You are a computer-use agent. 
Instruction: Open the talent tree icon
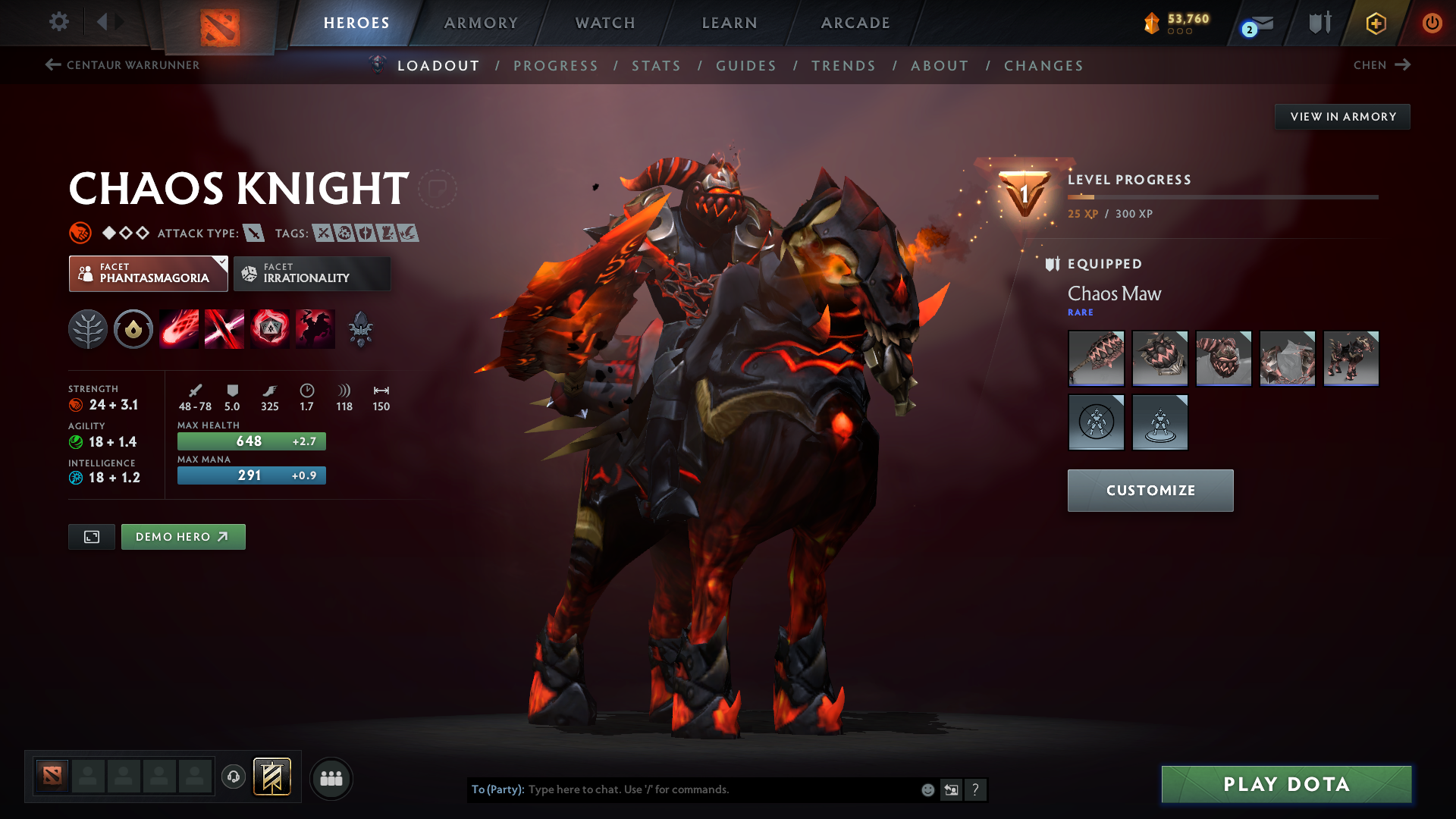point(88,328)
